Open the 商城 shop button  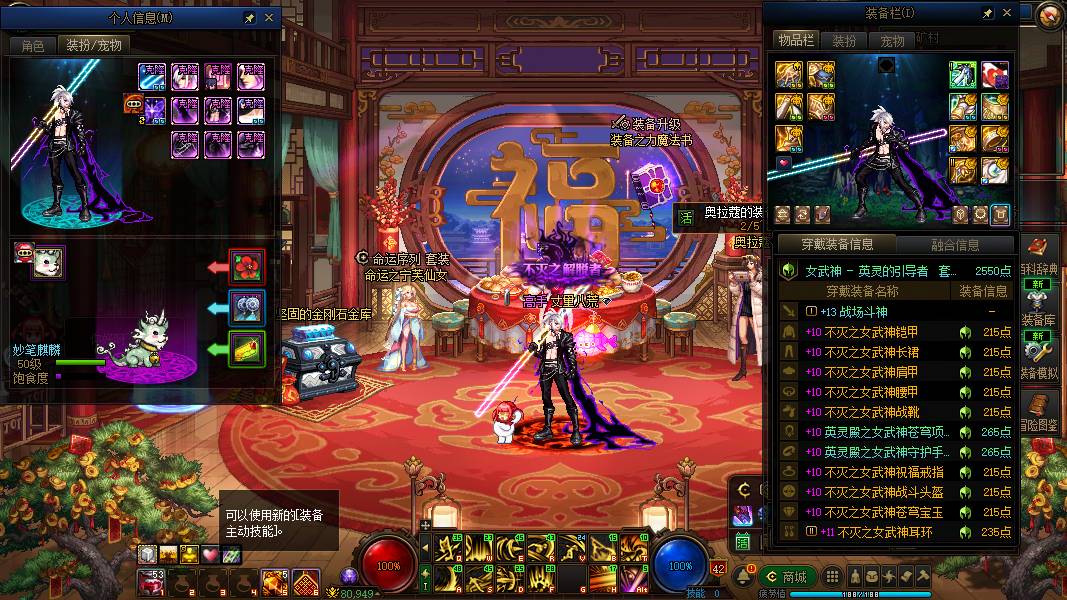(x=787, y=577)
